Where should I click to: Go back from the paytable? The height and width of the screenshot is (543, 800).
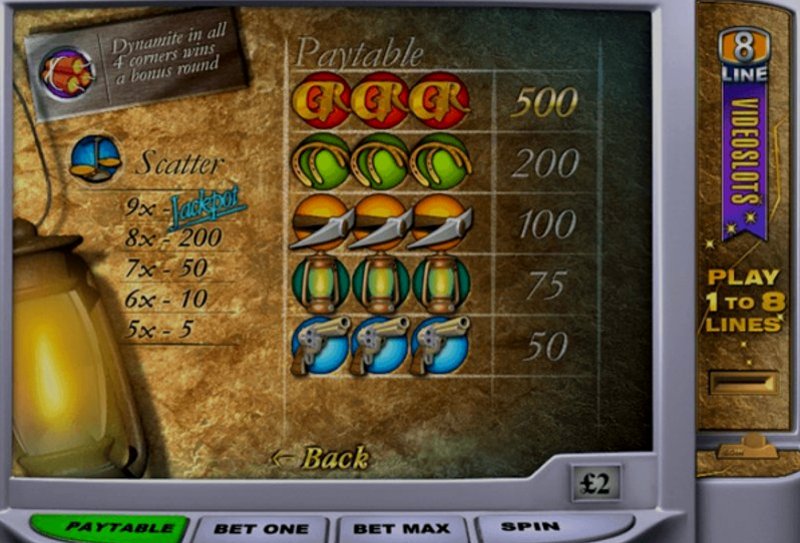click(321, 458)
